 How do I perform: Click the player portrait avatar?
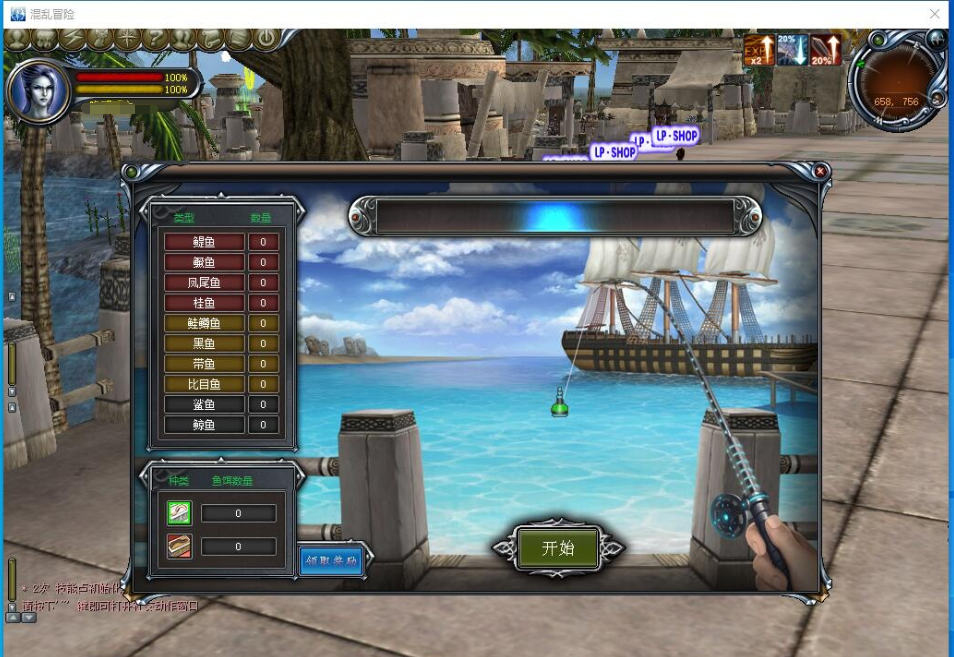[37, 89]
